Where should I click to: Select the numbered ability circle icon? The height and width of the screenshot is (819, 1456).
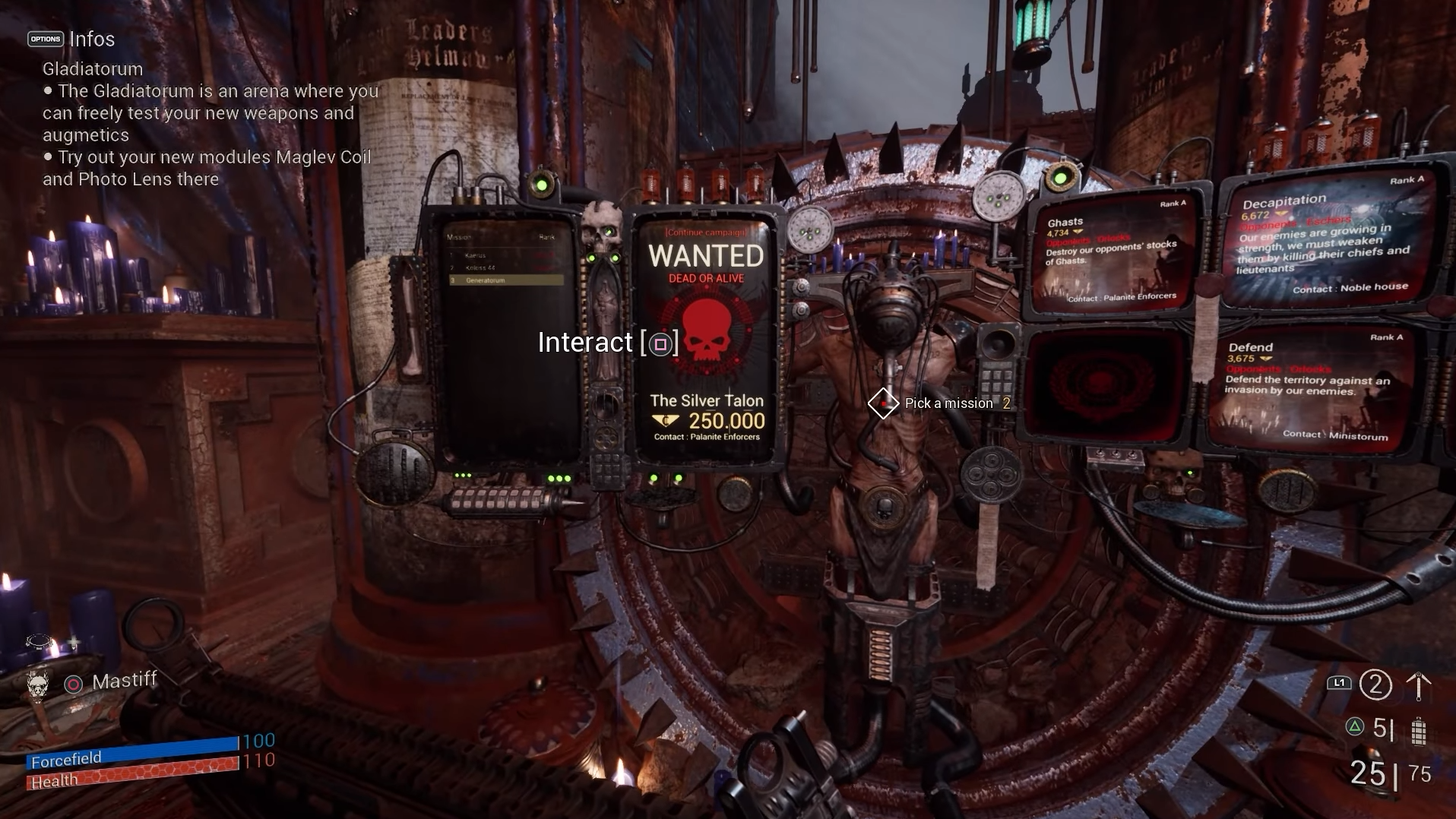[x=1375, y=685]
